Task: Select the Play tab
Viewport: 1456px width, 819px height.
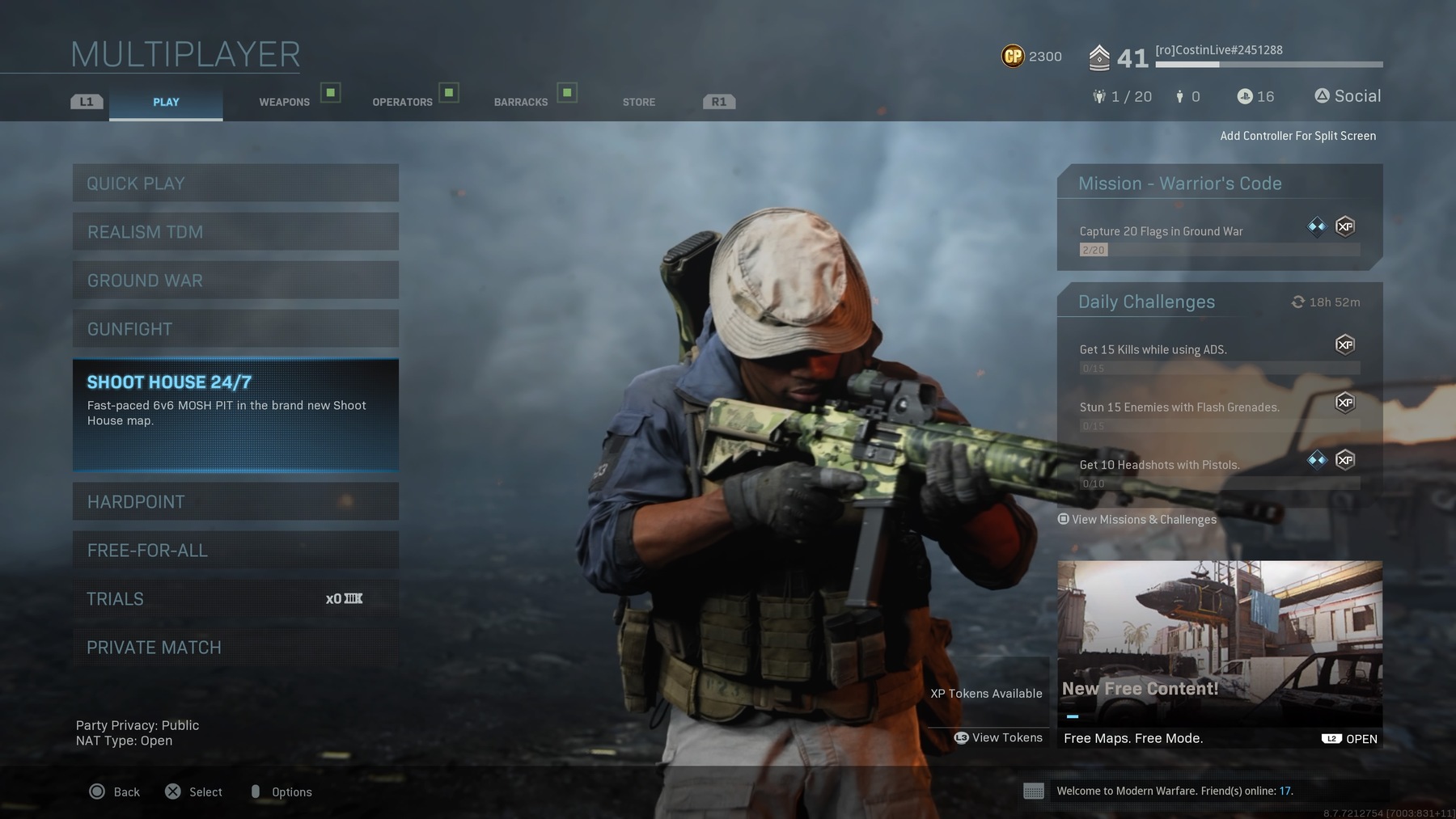Action: click(x=166, y=102)
